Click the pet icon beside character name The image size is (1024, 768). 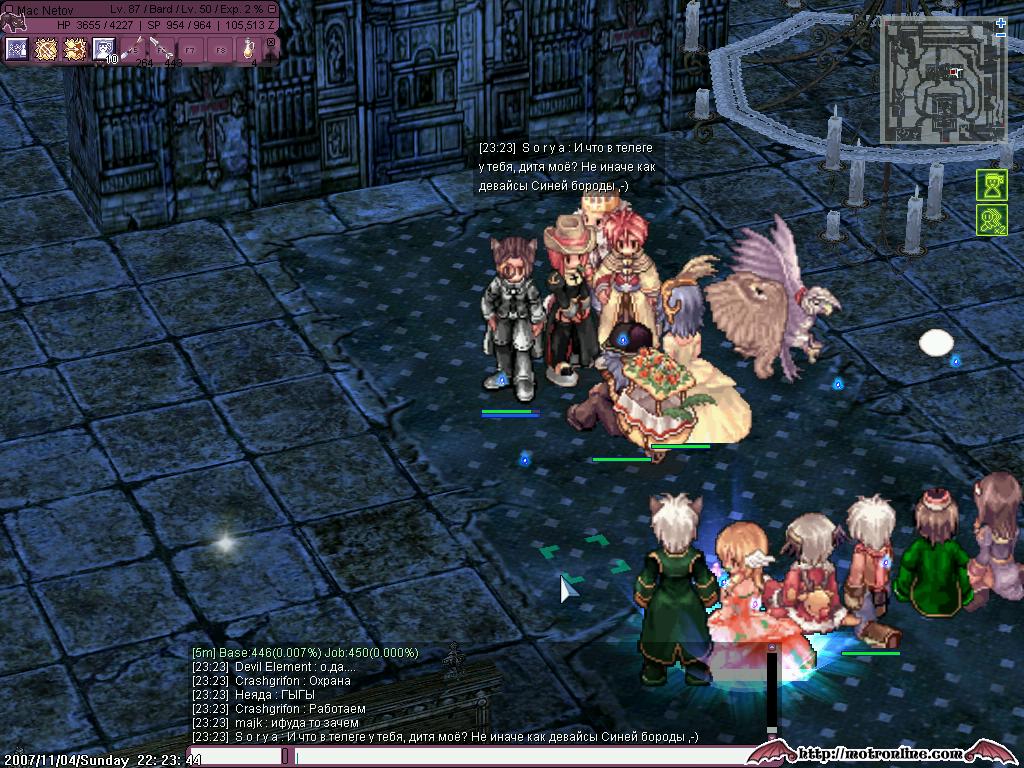[x=12, y=20]
